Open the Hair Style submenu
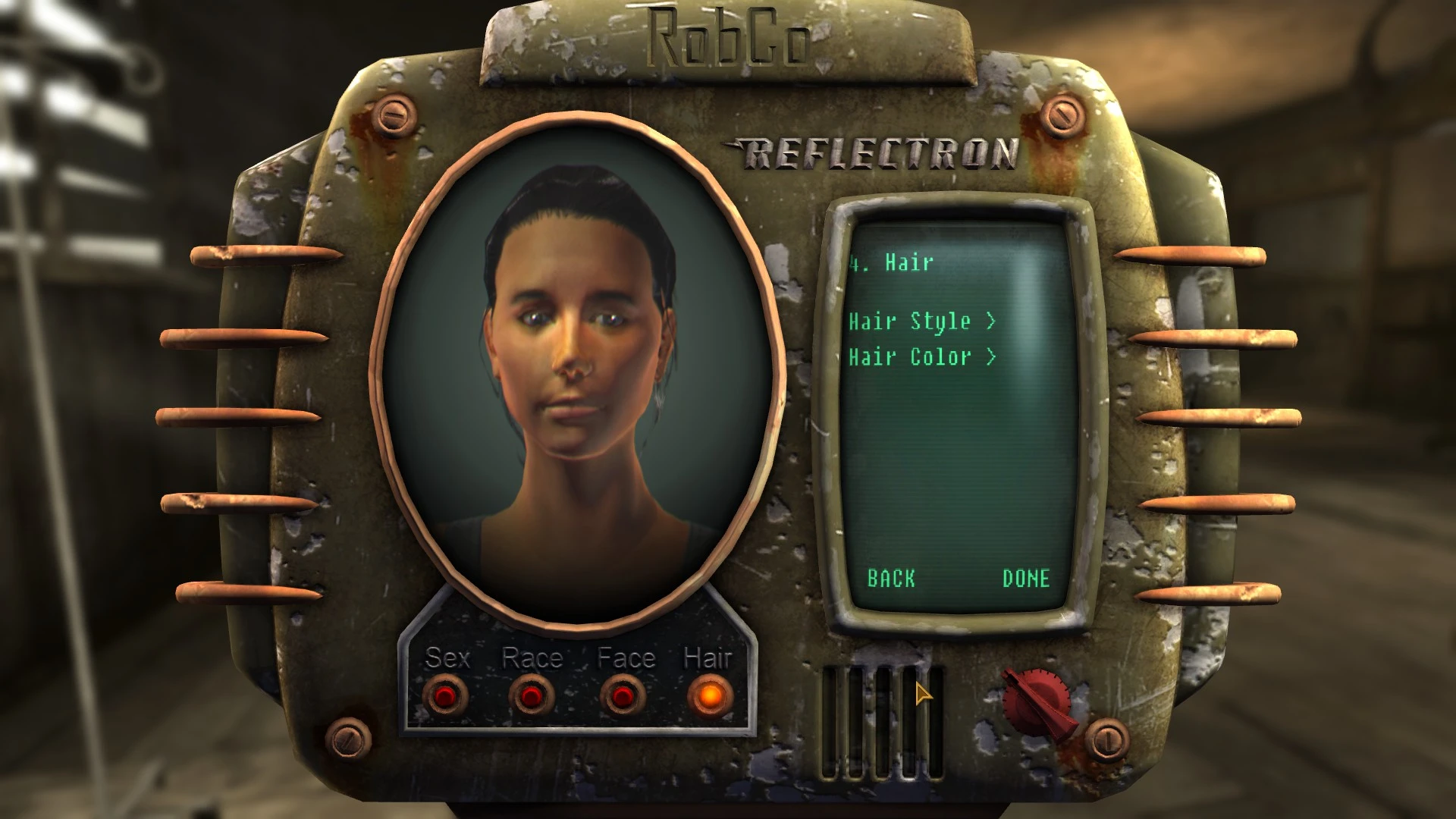Image resolution: width=1456 pixels, height=819 pixels. [921, 322]
